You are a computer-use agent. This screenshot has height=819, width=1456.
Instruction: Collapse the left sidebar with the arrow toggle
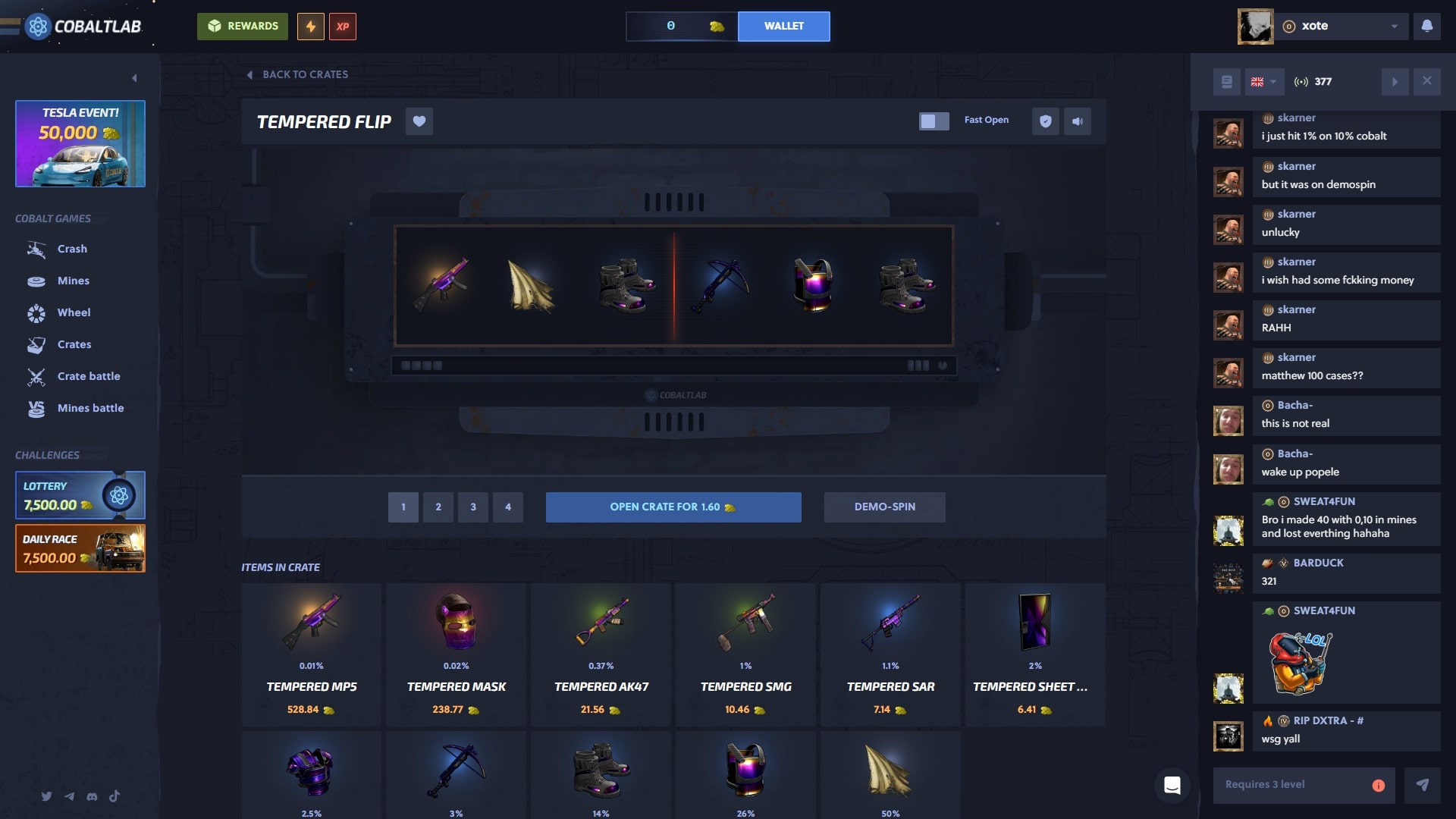point(135,77)
